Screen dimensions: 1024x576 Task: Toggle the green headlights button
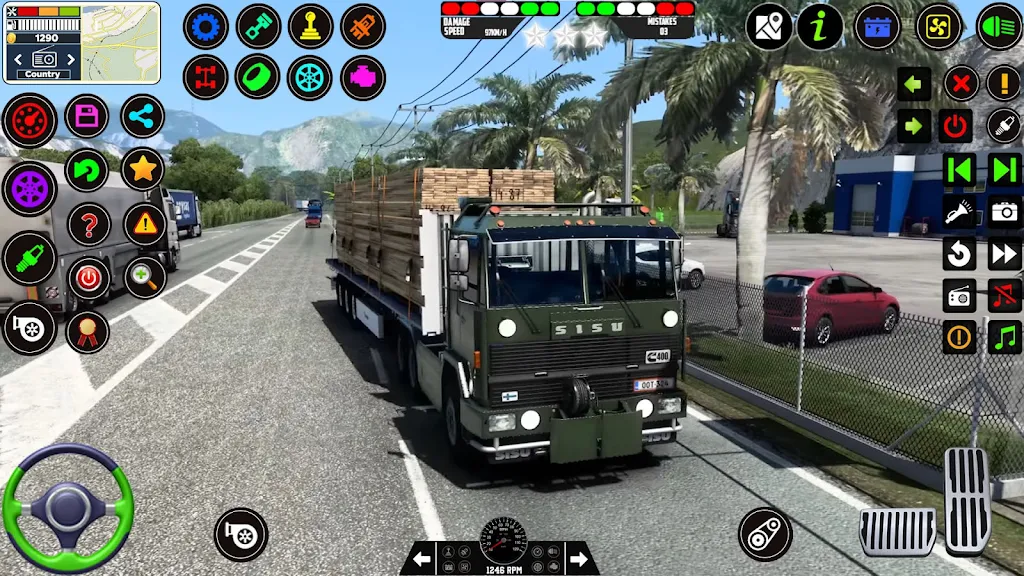998,27
